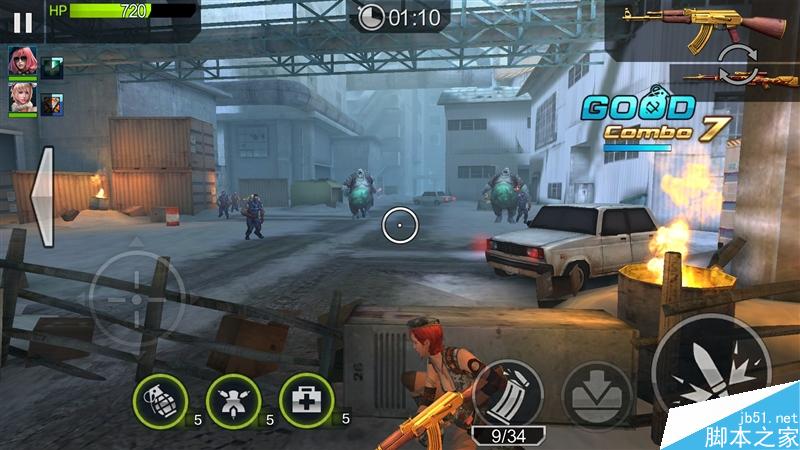
Task: Move left with the side arrow
Action: 42,197
